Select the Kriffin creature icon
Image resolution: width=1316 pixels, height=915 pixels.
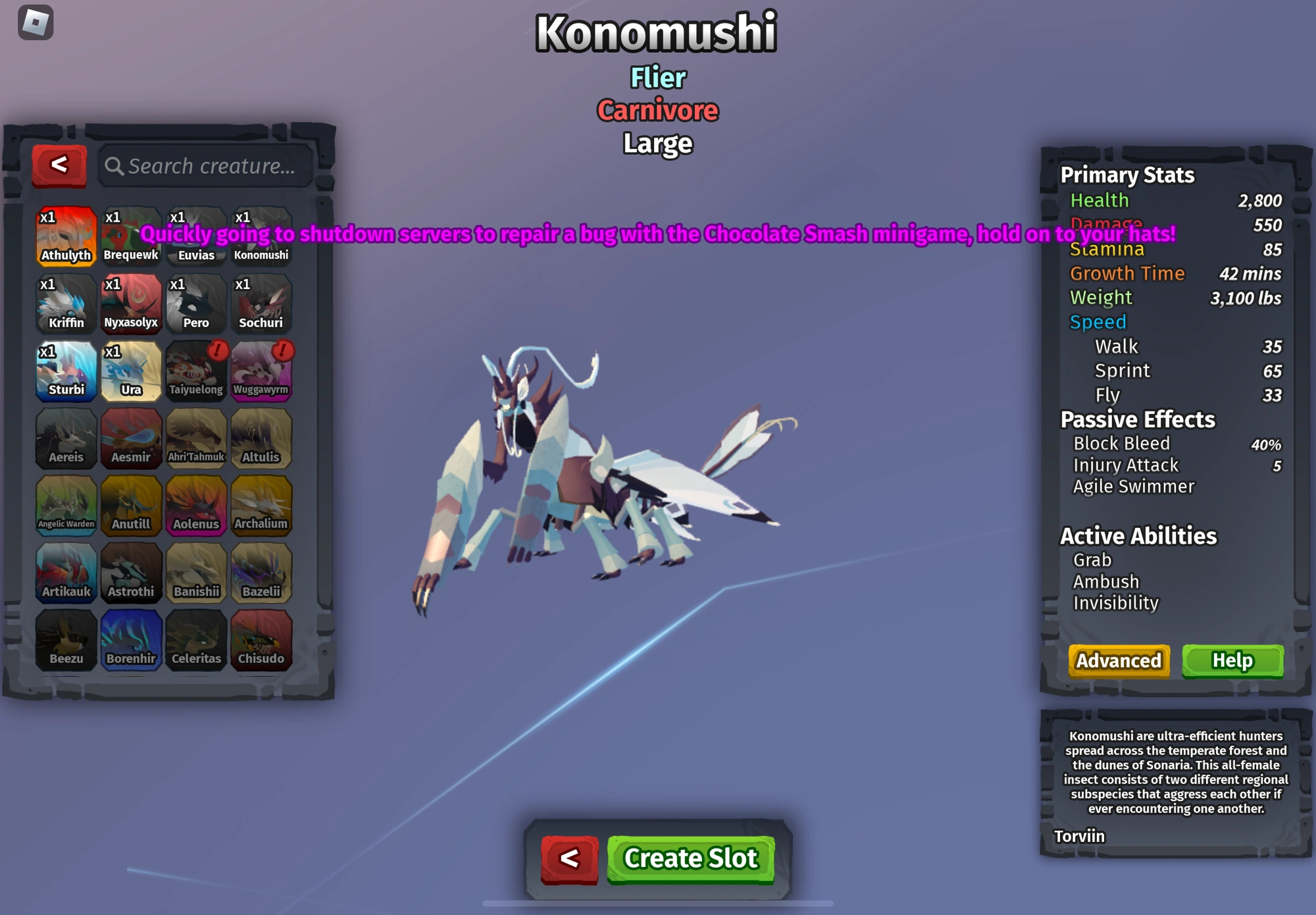click(65, 303)
